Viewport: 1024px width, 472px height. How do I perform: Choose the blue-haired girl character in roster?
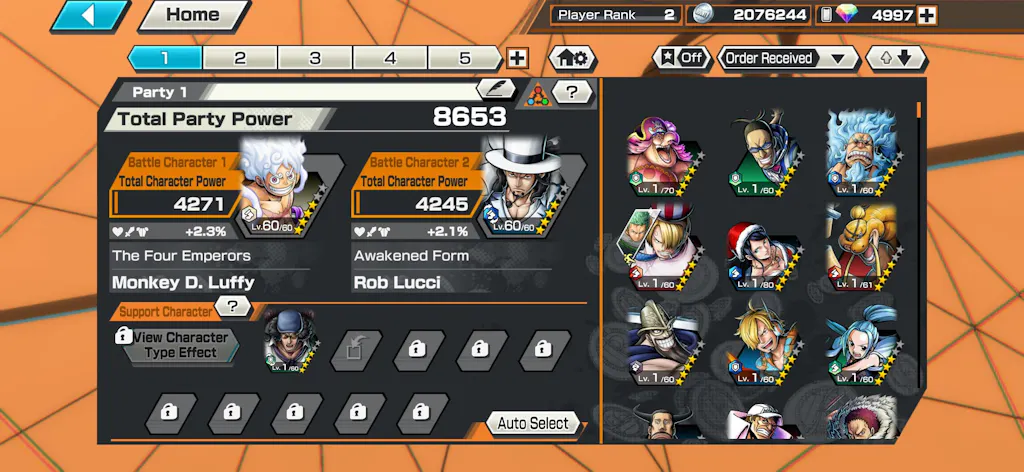(859, 347)
